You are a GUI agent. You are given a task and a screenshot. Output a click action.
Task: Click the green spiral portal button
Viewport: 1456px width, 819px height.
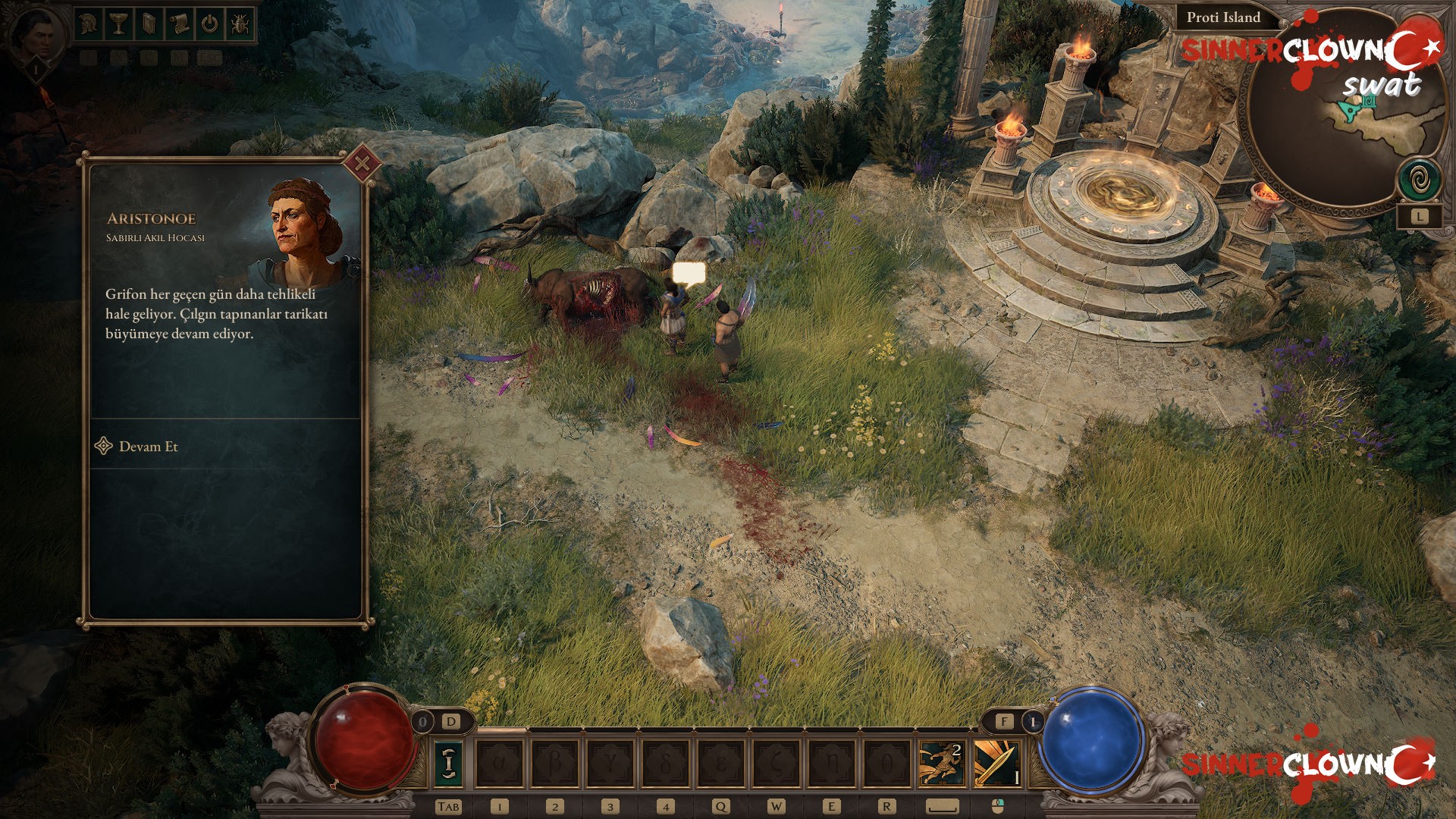click(1419, 180)
